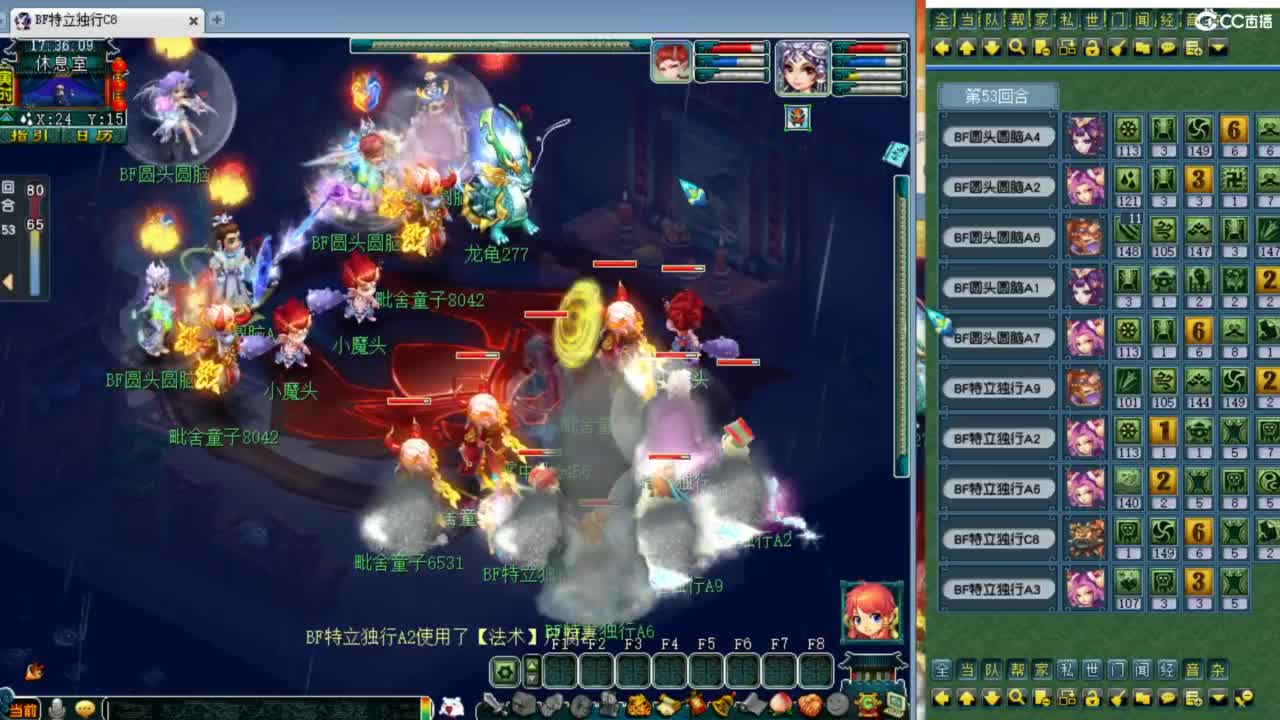Open the magnifier search icon in chat toolbar
The image size is (1280, 720).
[1016, 47]
